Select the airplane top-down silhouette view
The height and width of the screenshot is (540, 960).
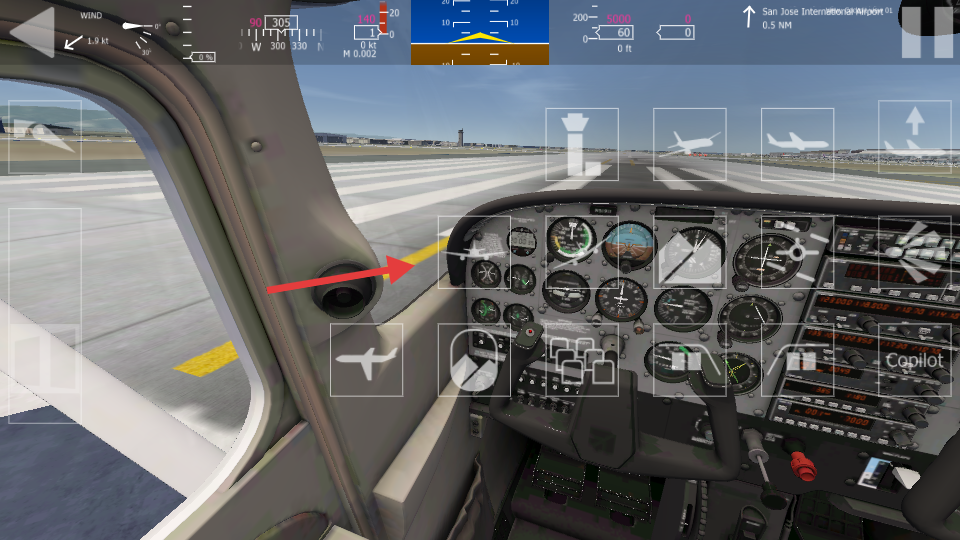pyautogui.click(x=366, y=359)
